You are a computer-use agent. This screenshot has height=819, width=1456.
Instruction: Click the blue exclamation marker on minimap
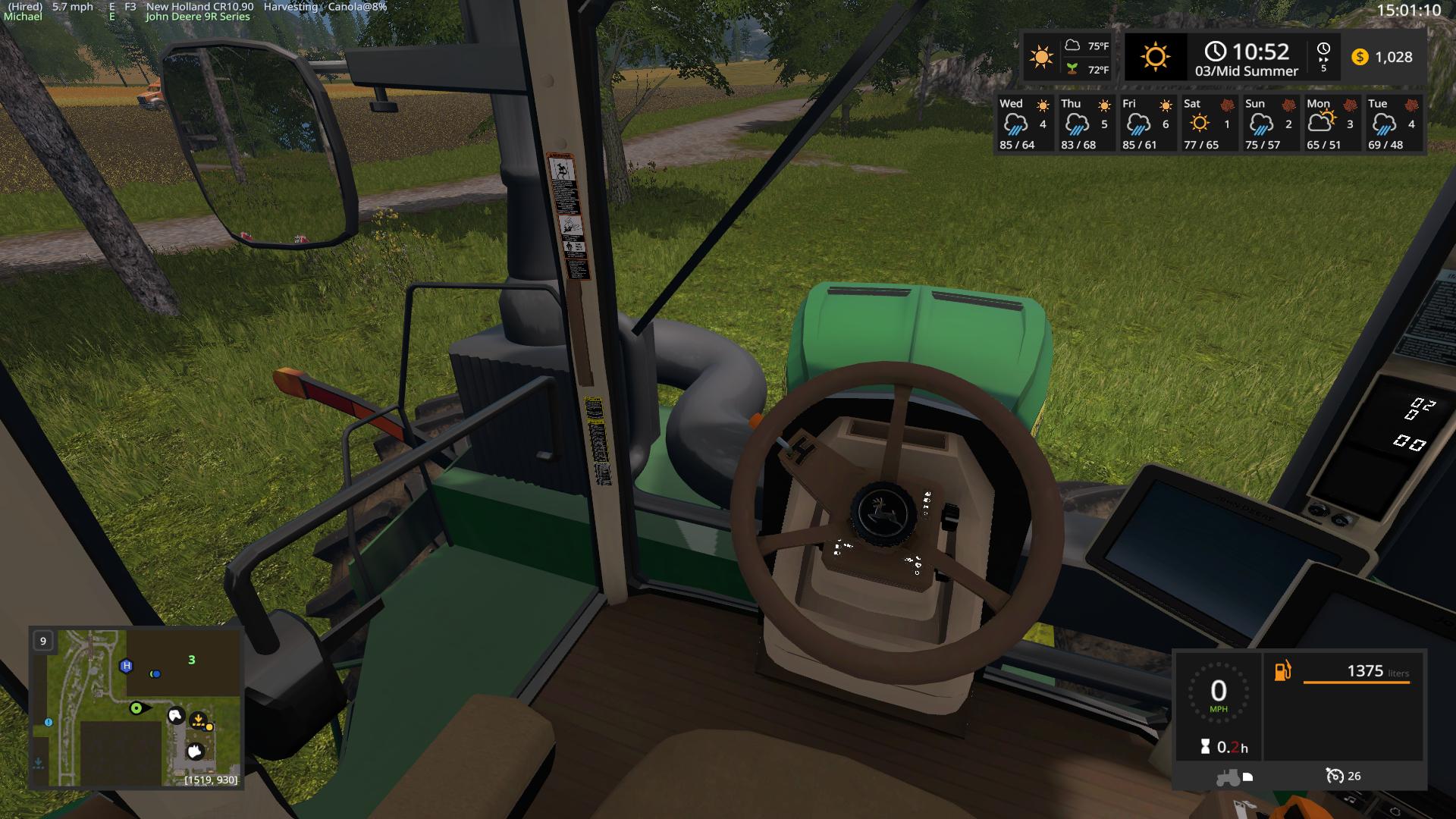49,723
